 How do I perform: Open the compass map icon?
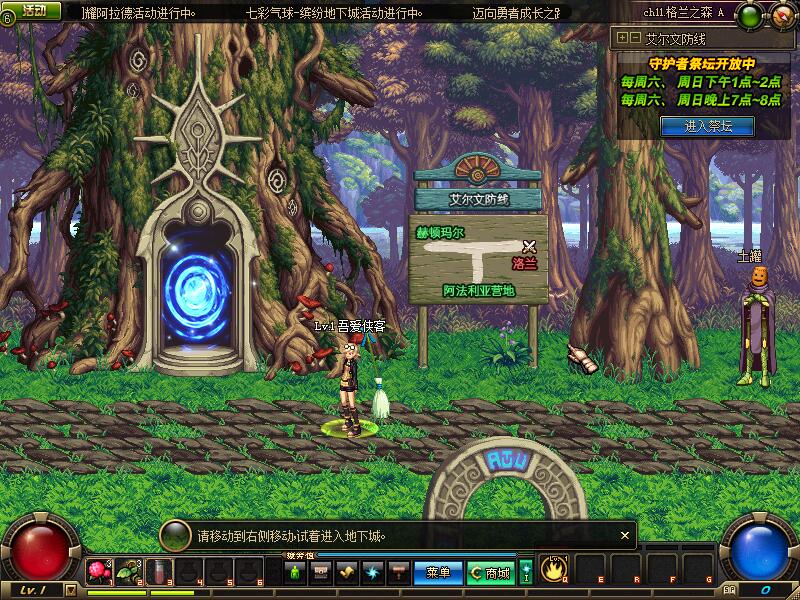click(x=779, y=13)
